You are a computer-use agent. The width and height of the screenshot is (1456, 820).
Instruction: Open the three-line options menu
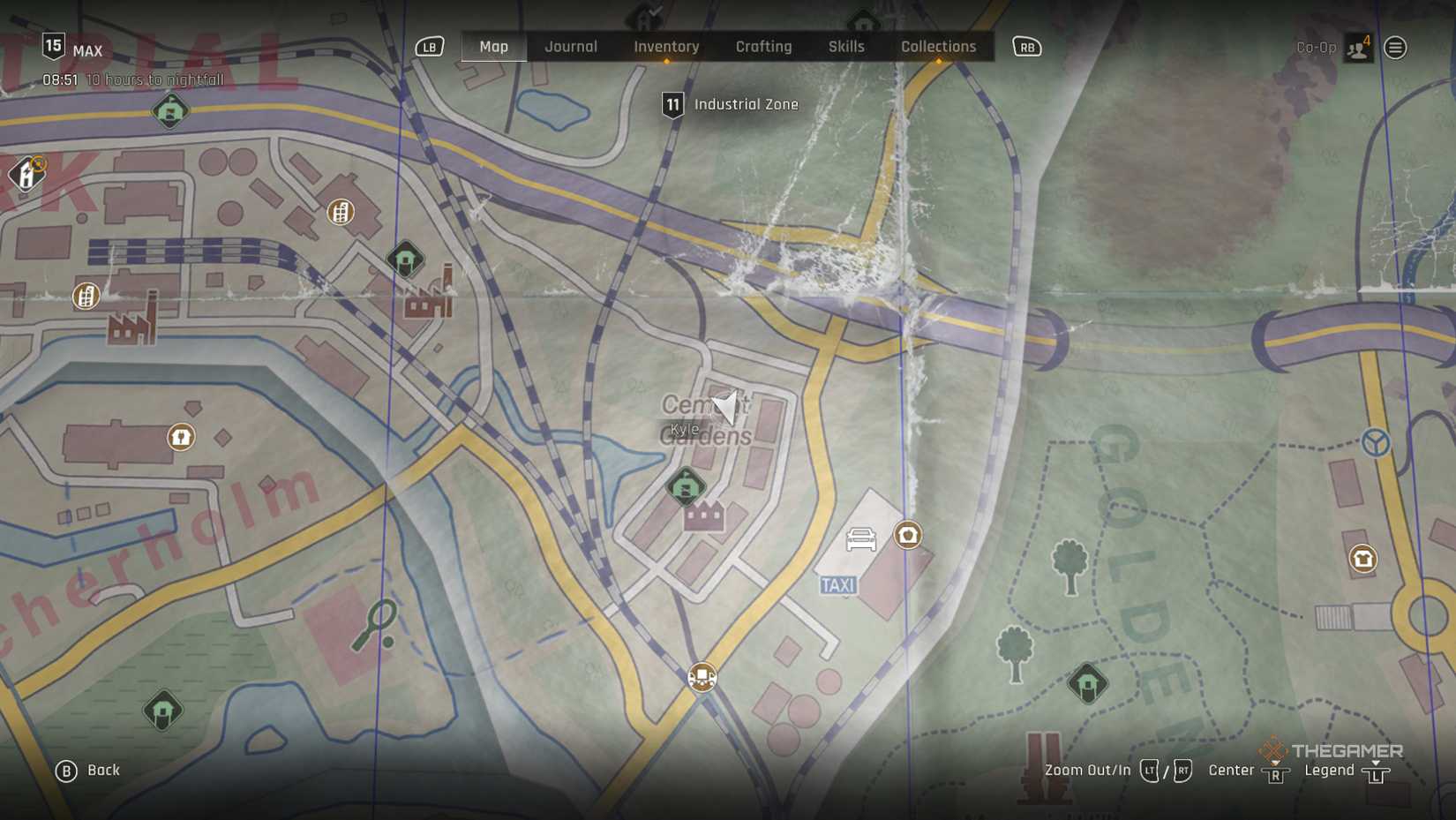click(x=1395, y=48)
